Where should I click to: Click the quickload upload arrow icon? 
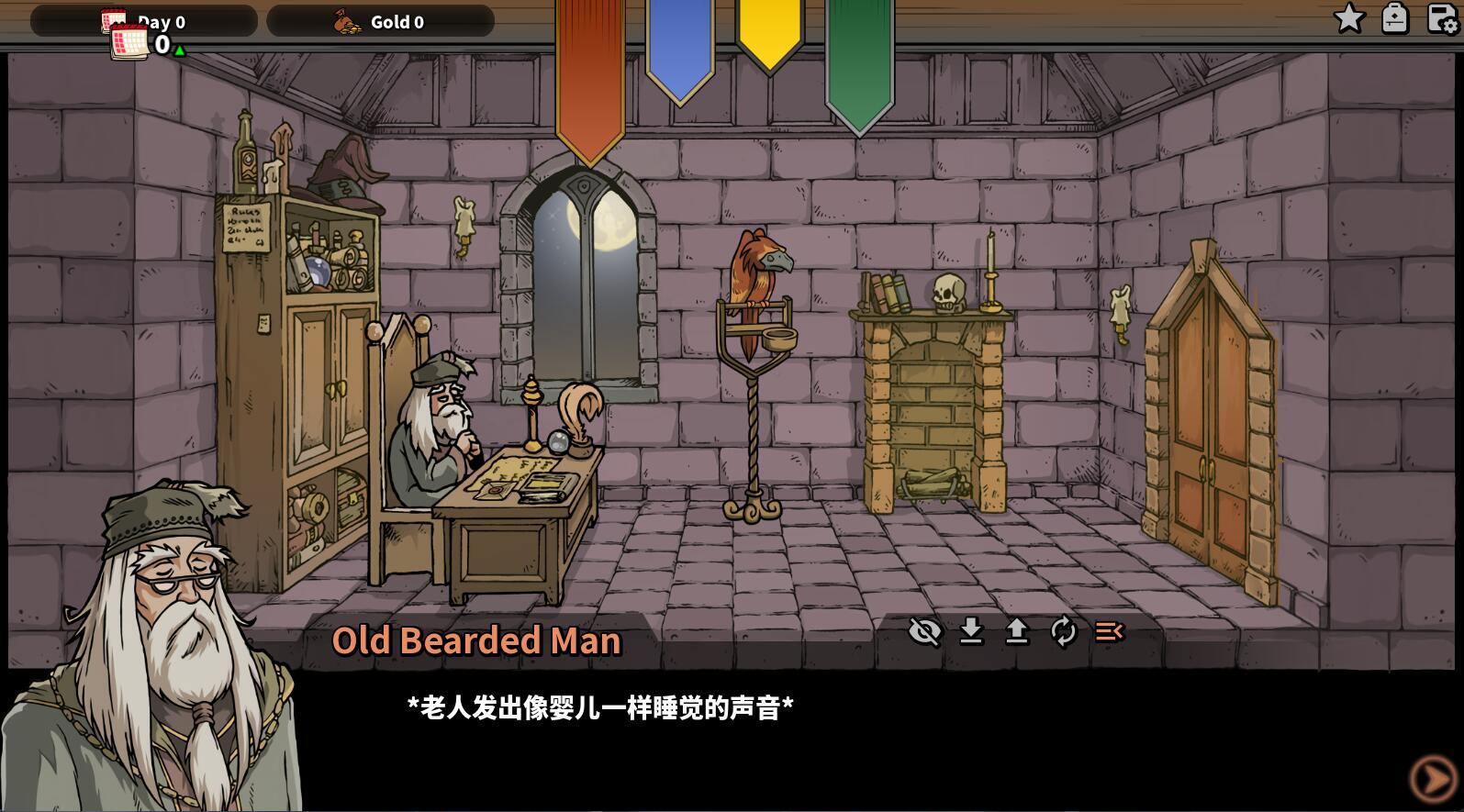coord(1017,631)
